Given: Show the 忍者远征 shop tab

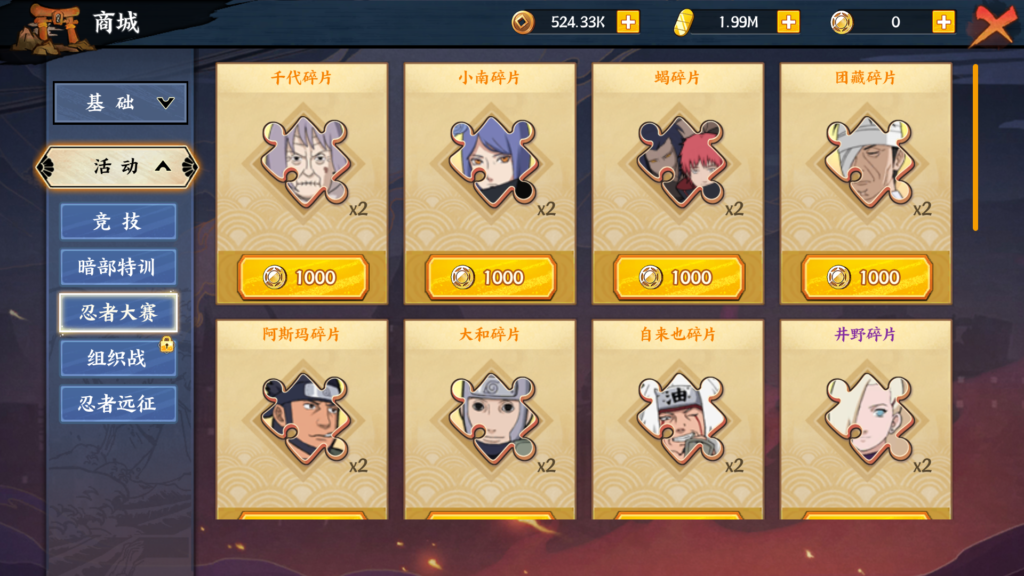Looking at the screenshot, I should 118,404.
